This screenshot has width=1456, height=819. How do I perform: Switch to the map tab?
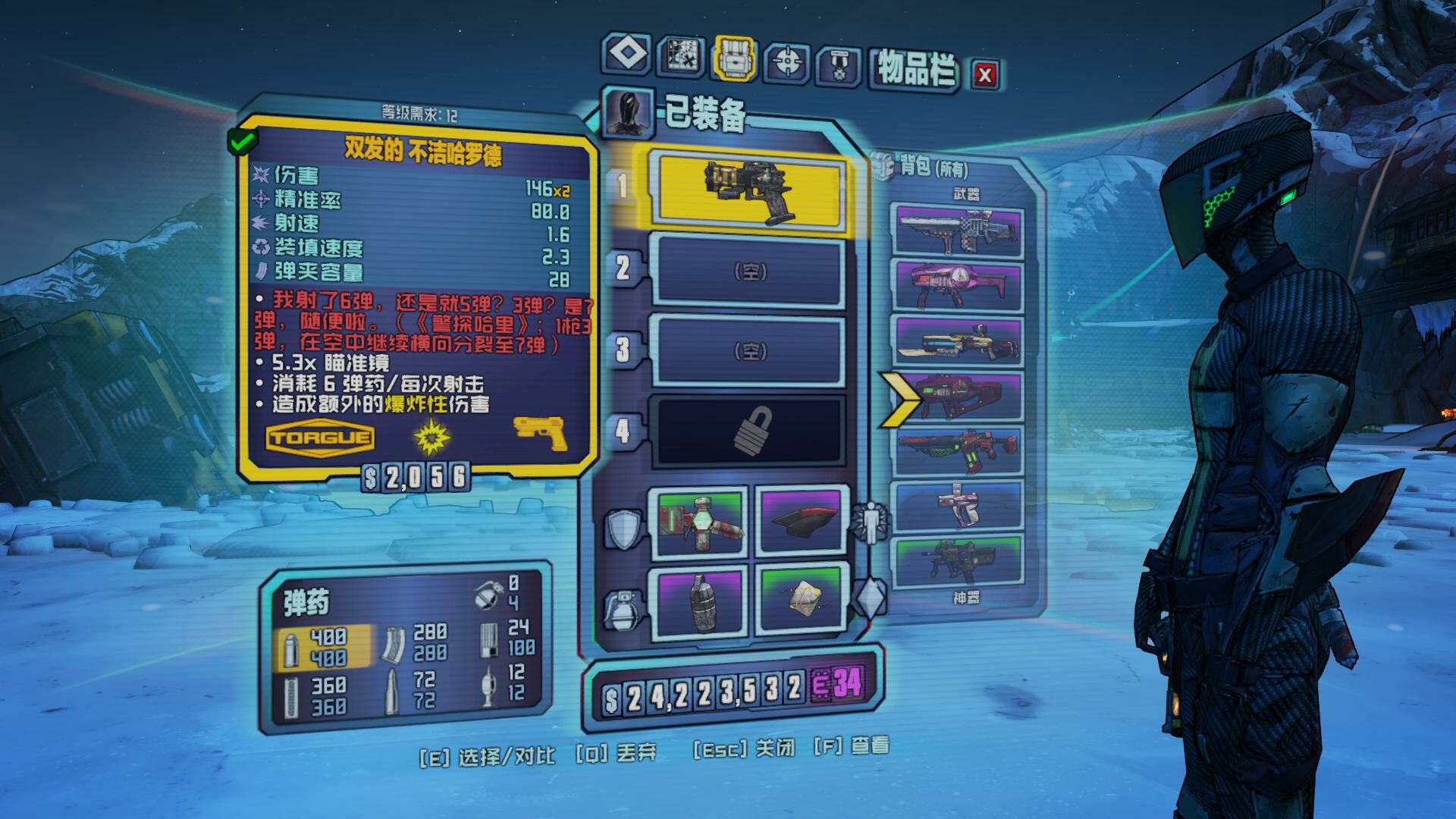pos(680,56)
